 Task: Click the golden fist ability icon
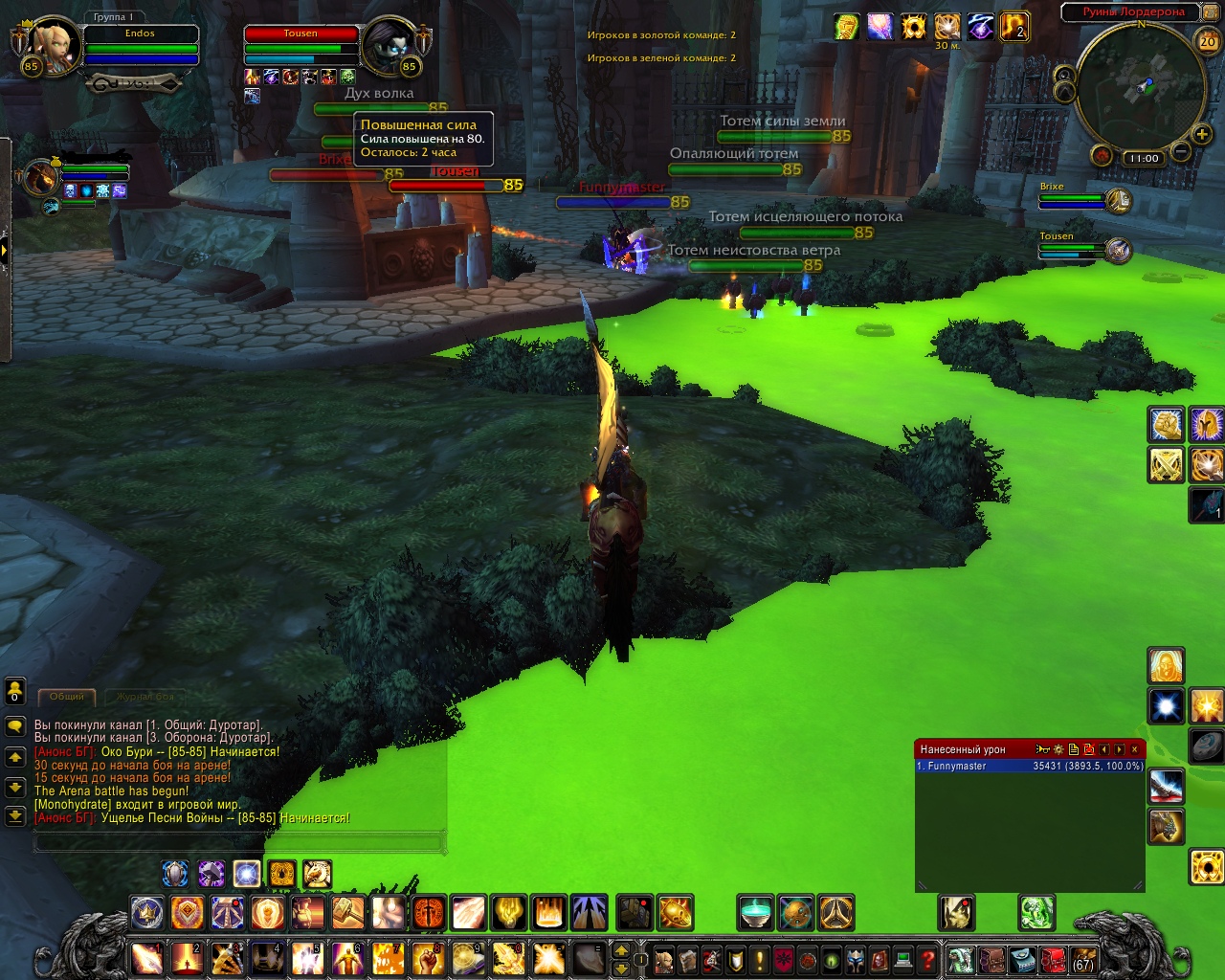[1166, 424]
